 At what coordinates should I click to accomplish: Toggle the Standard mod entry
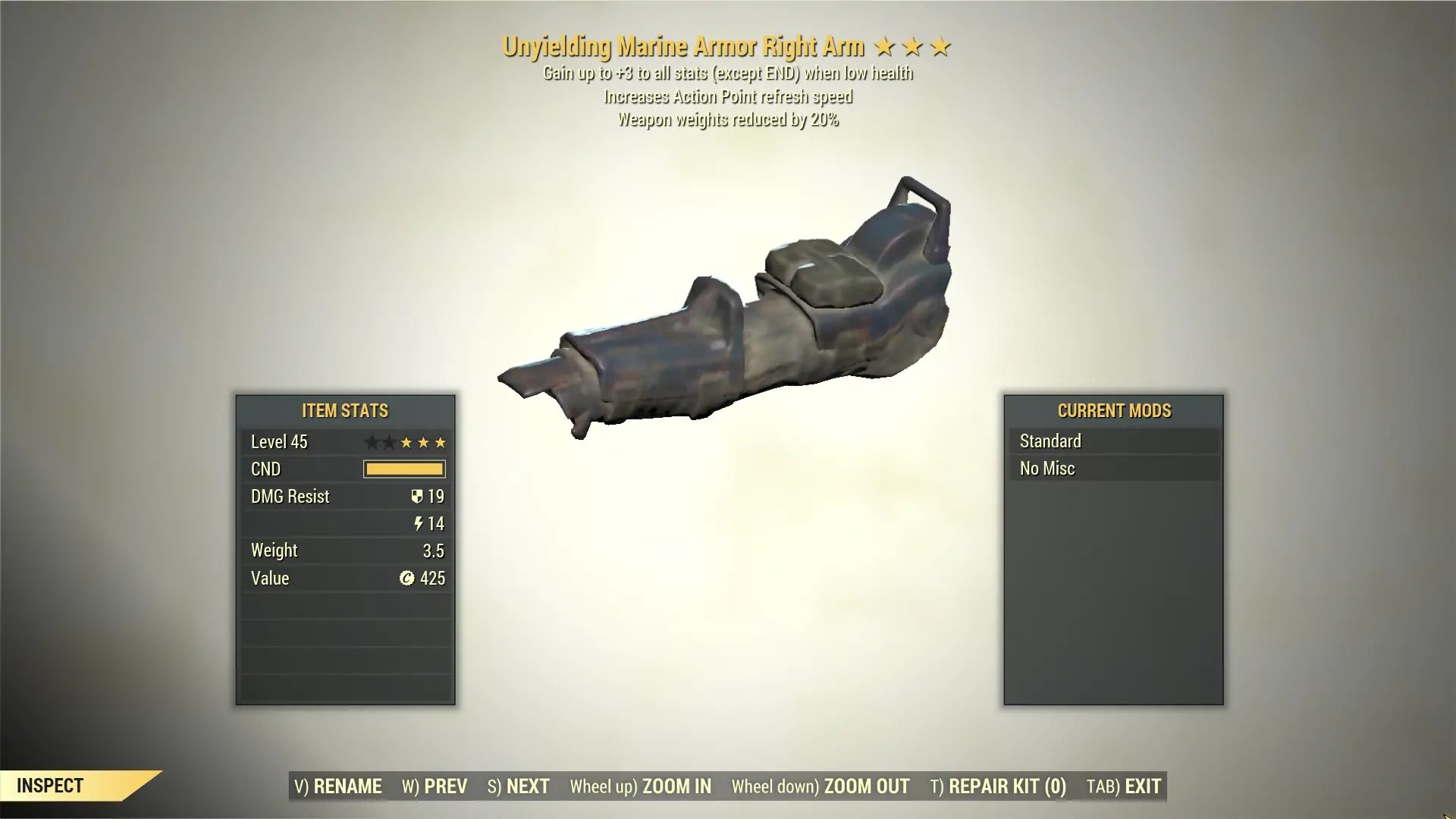1113,441
